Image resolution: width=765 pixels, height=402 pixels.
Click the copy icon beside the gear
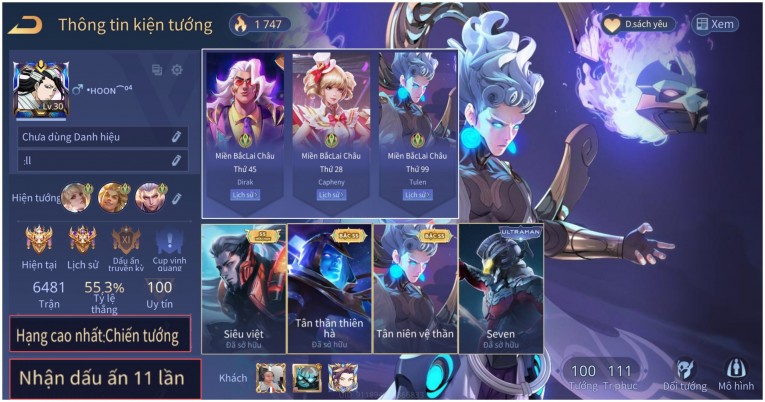[157, 70]
